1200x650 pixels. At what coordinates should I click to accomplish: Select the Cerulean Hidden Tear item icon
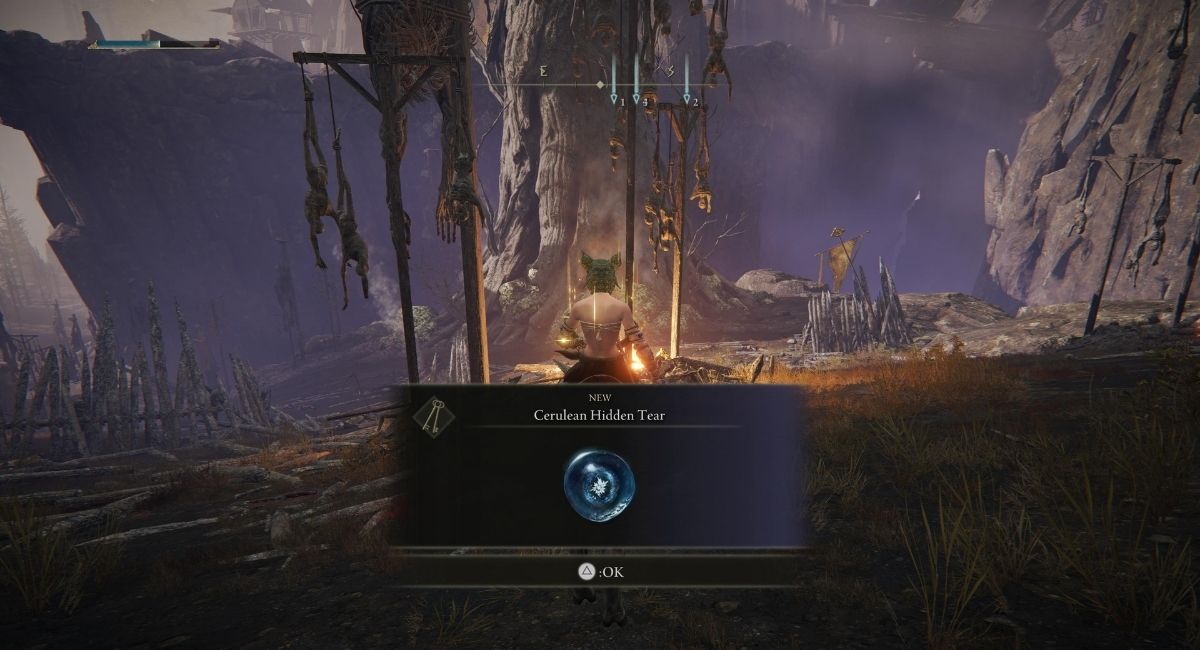coord(599,485)
